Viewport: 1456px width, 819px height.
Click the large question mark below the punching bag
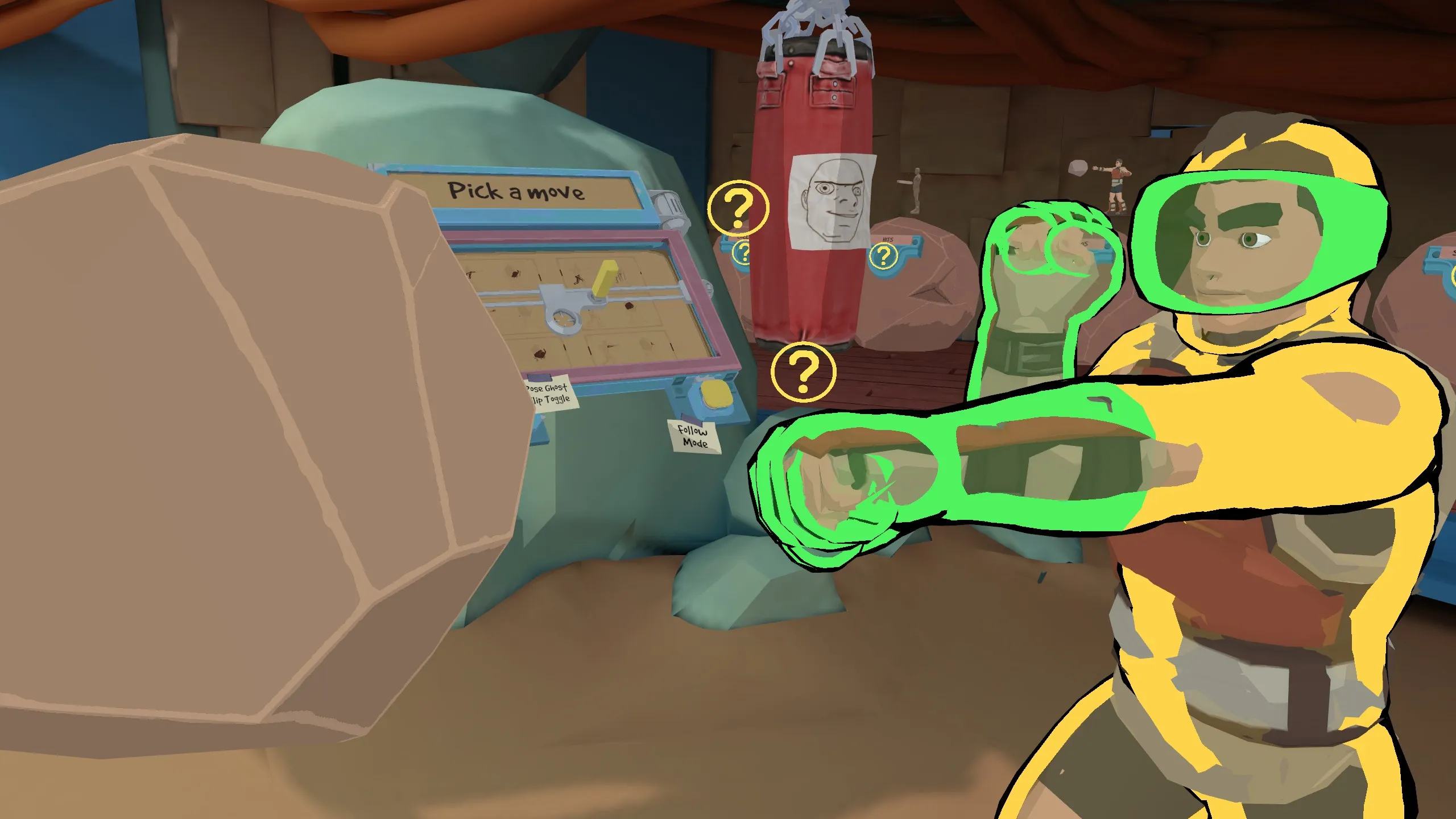(803, 373)
